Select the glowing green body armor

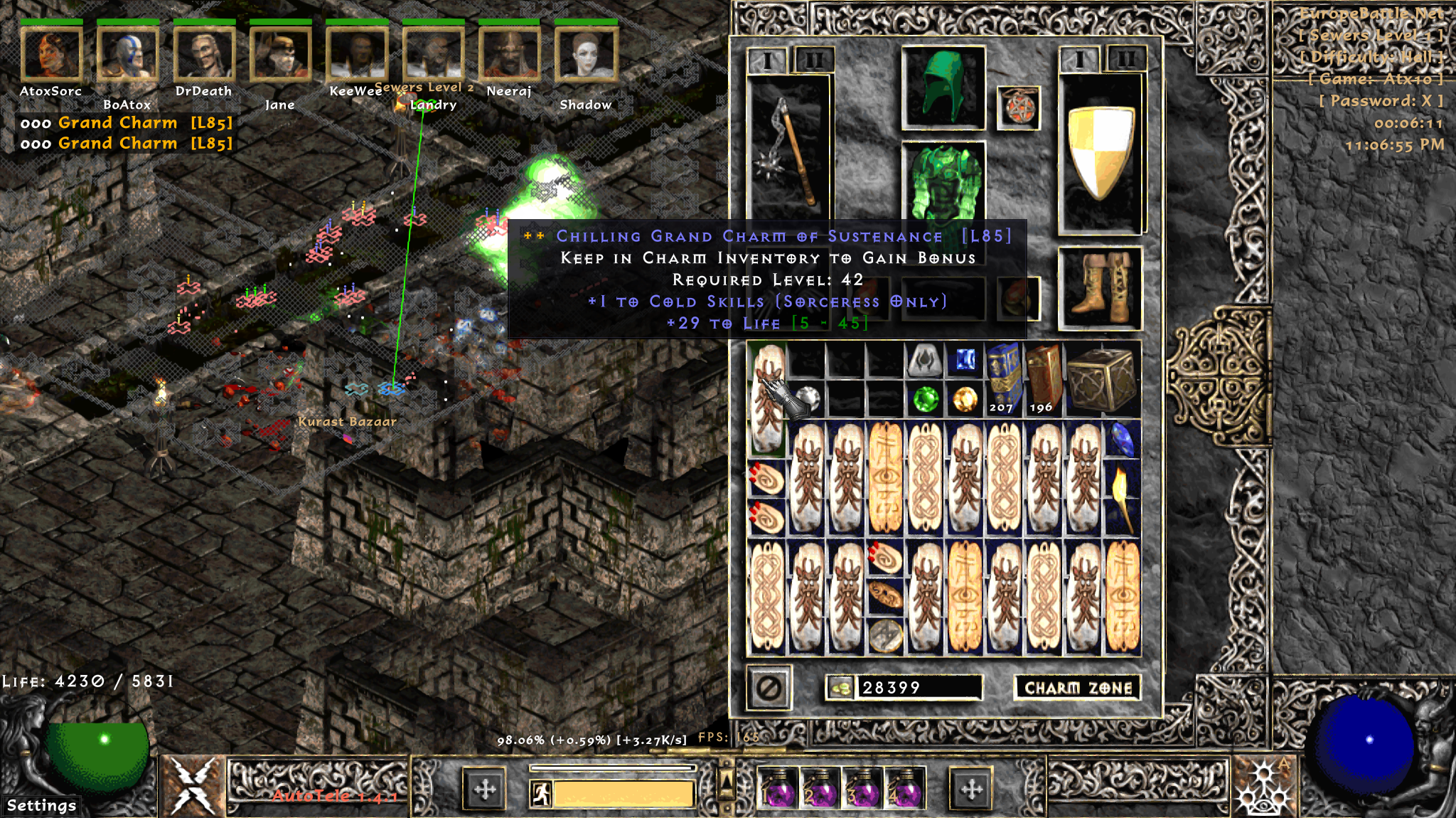pyautogui.click(x=943, y=181)
